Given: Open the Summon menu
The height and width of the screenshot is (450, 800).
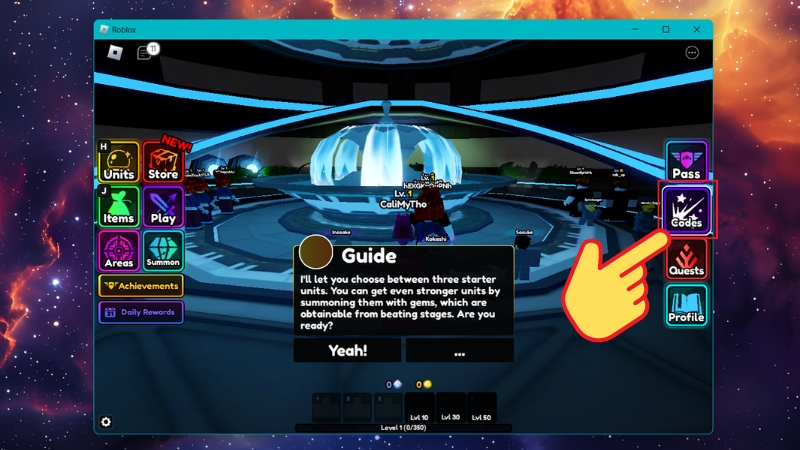Looking at the screenshot, I should [x=162, y=251].
